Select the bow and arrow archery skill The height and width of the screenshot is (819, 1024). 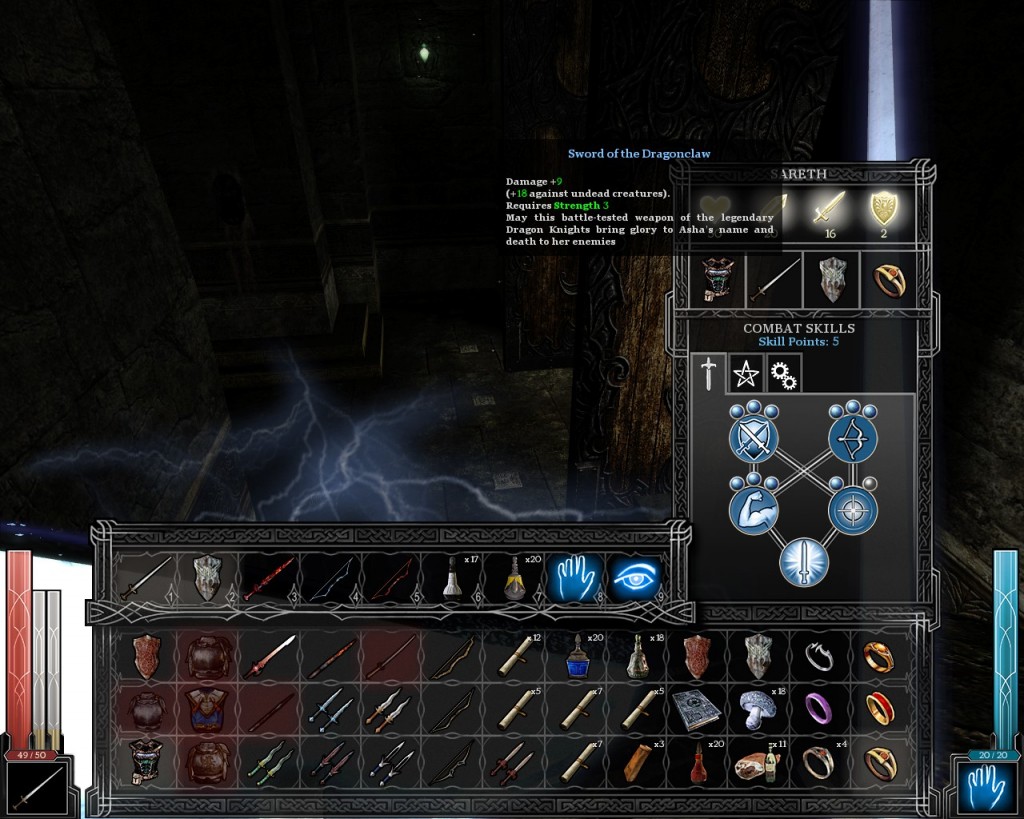852,436
